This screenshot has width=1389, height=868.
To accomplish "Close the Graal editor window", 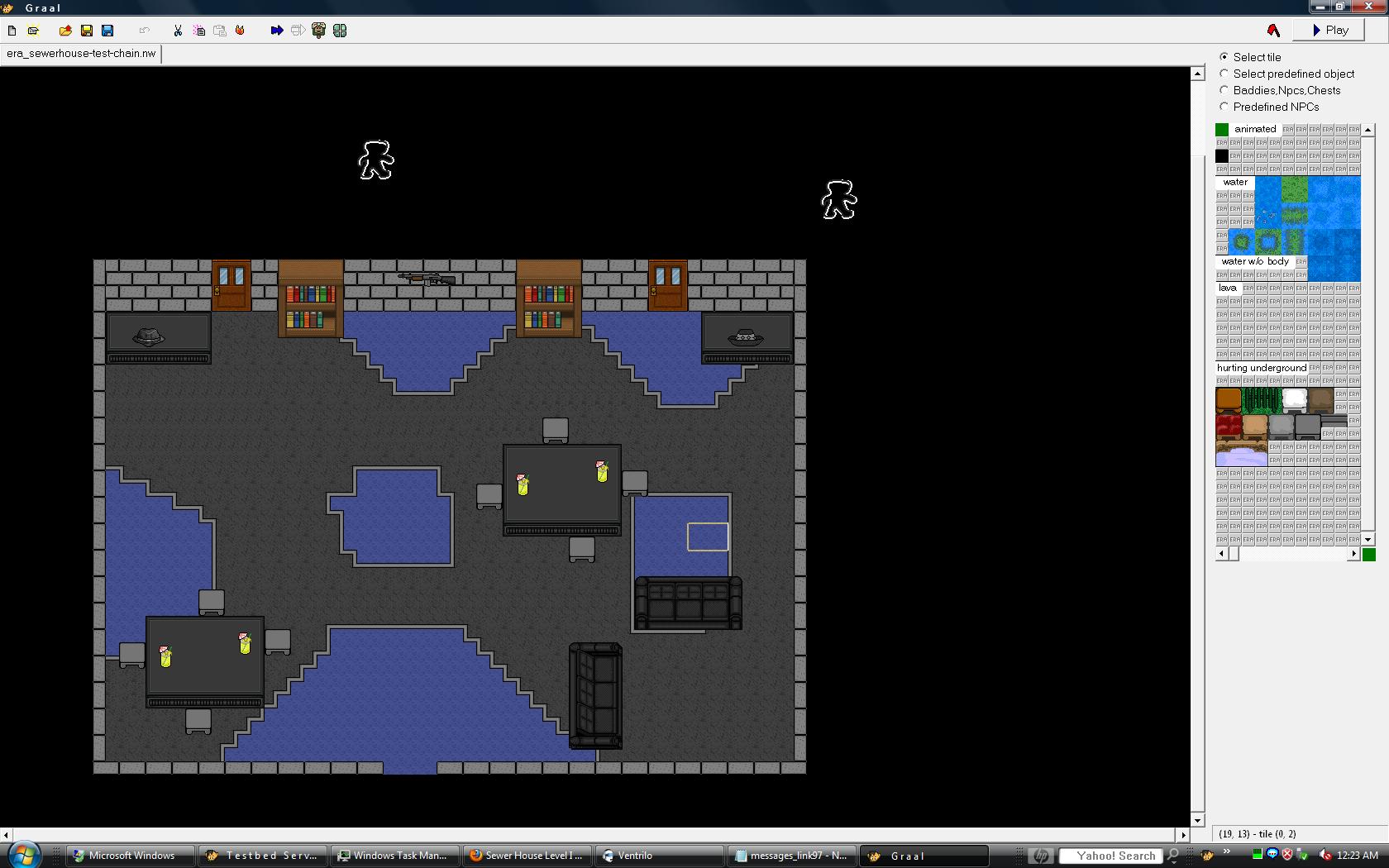I will coord(1376,7).
